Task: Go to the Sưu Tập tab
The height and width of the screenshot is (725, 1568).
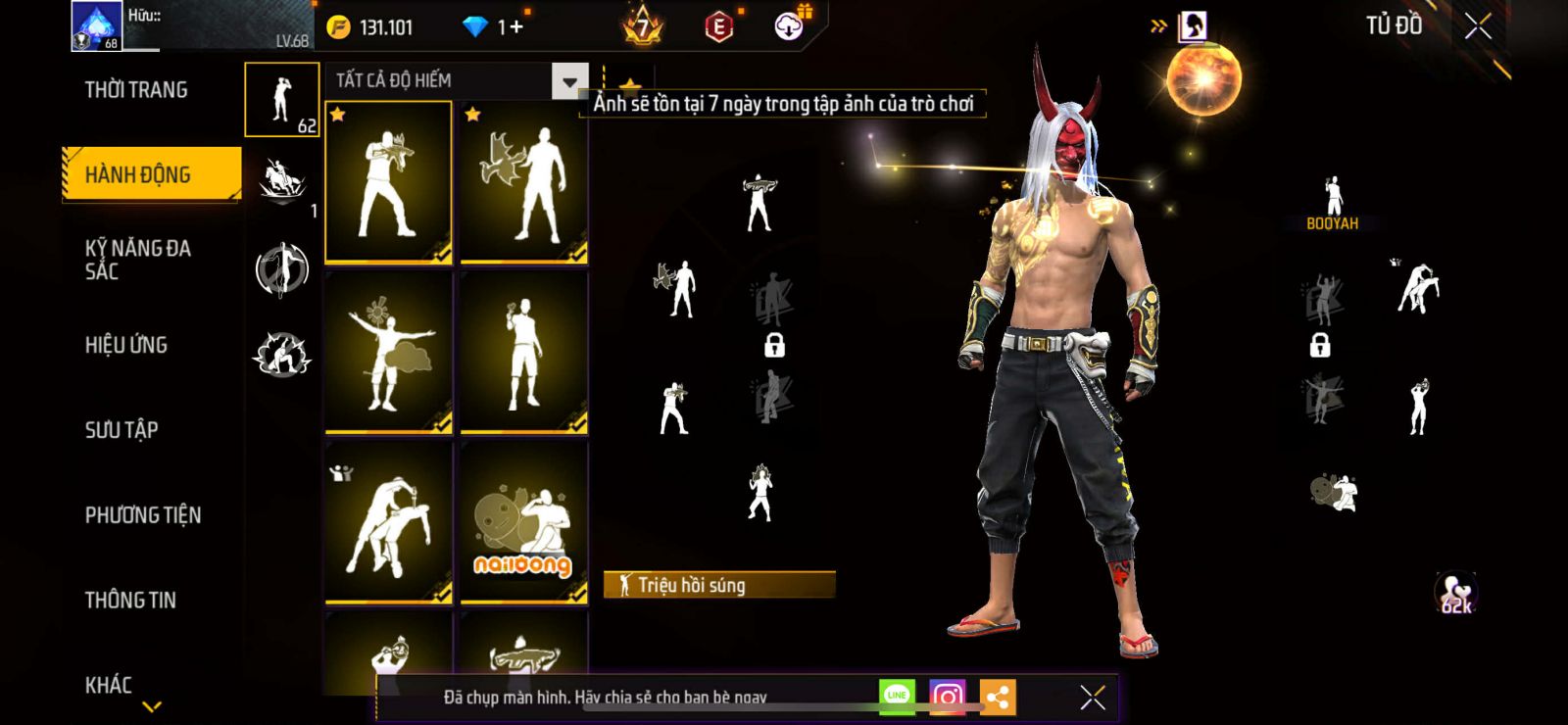Action: point(122,429)
